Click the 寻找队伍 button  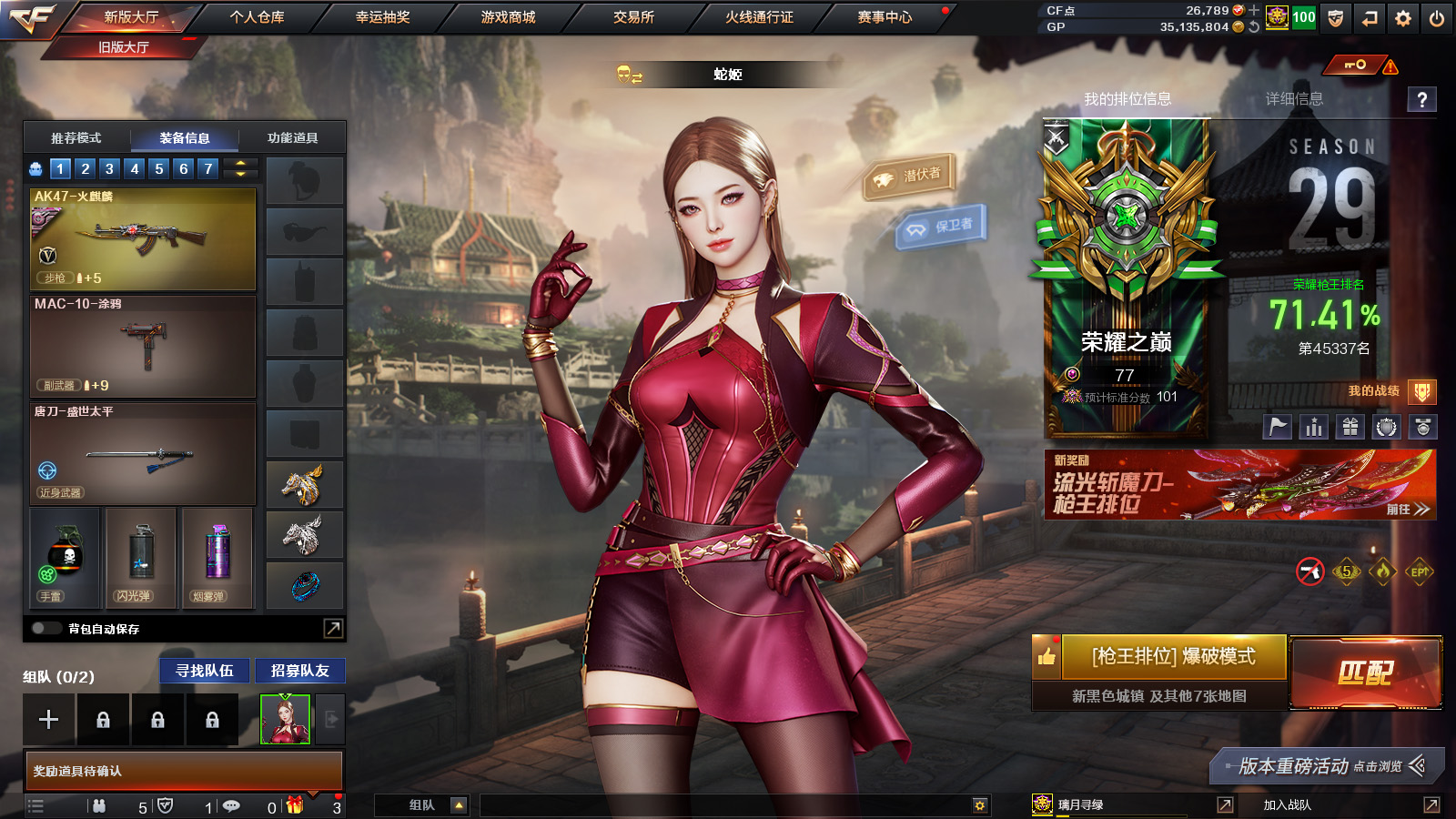coord(205,671)
